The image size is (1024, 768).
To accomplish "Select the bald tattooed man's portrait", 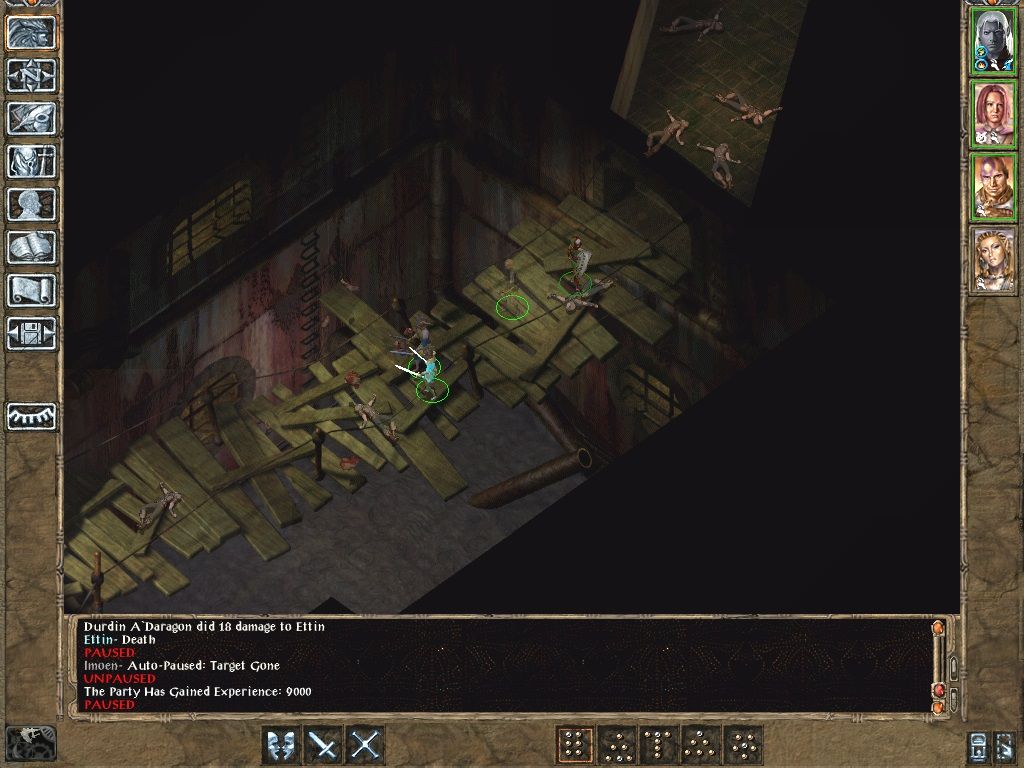I will click(994, 187).
